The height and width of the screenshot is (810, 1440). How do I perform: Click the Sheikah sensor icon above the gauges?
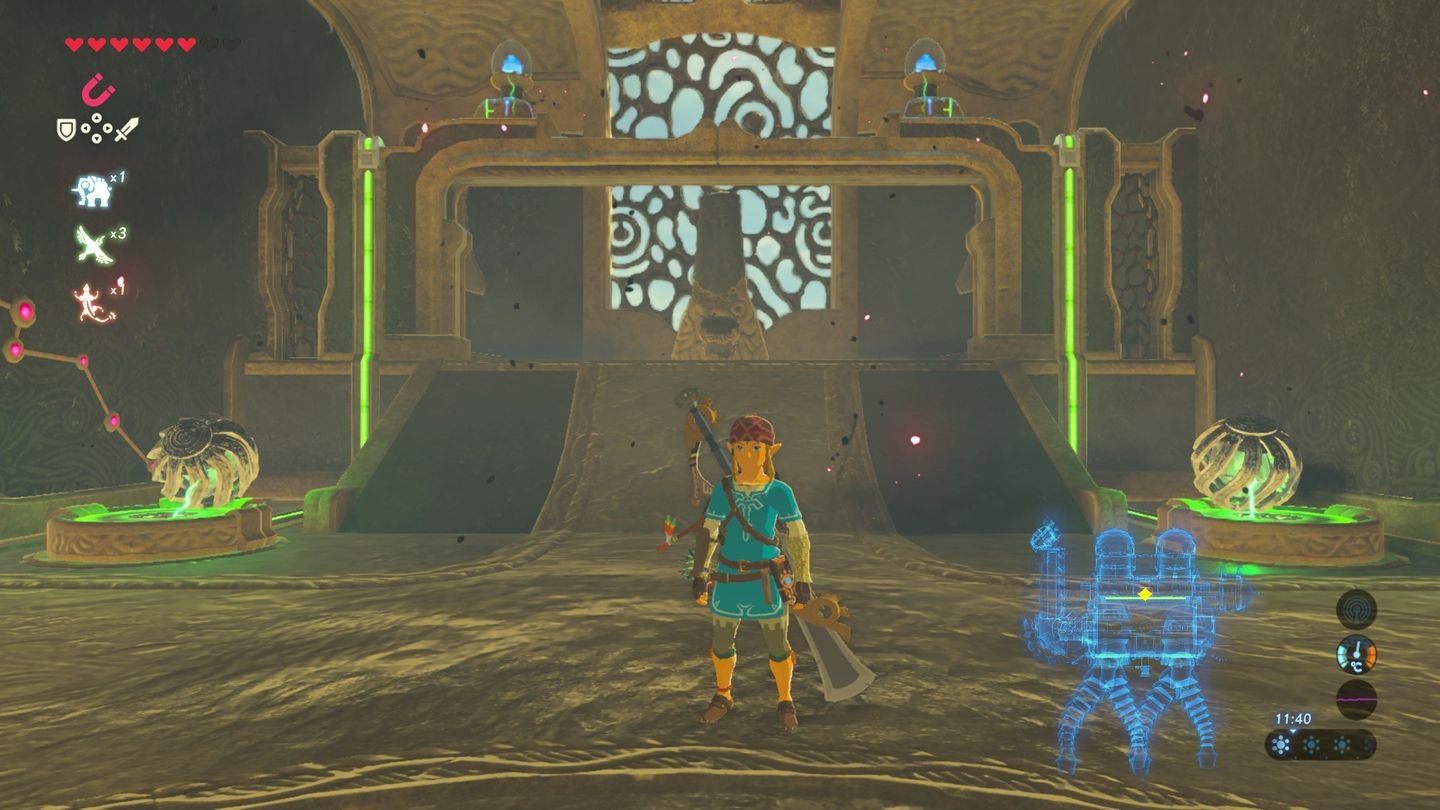click(x=1355, y=611)
